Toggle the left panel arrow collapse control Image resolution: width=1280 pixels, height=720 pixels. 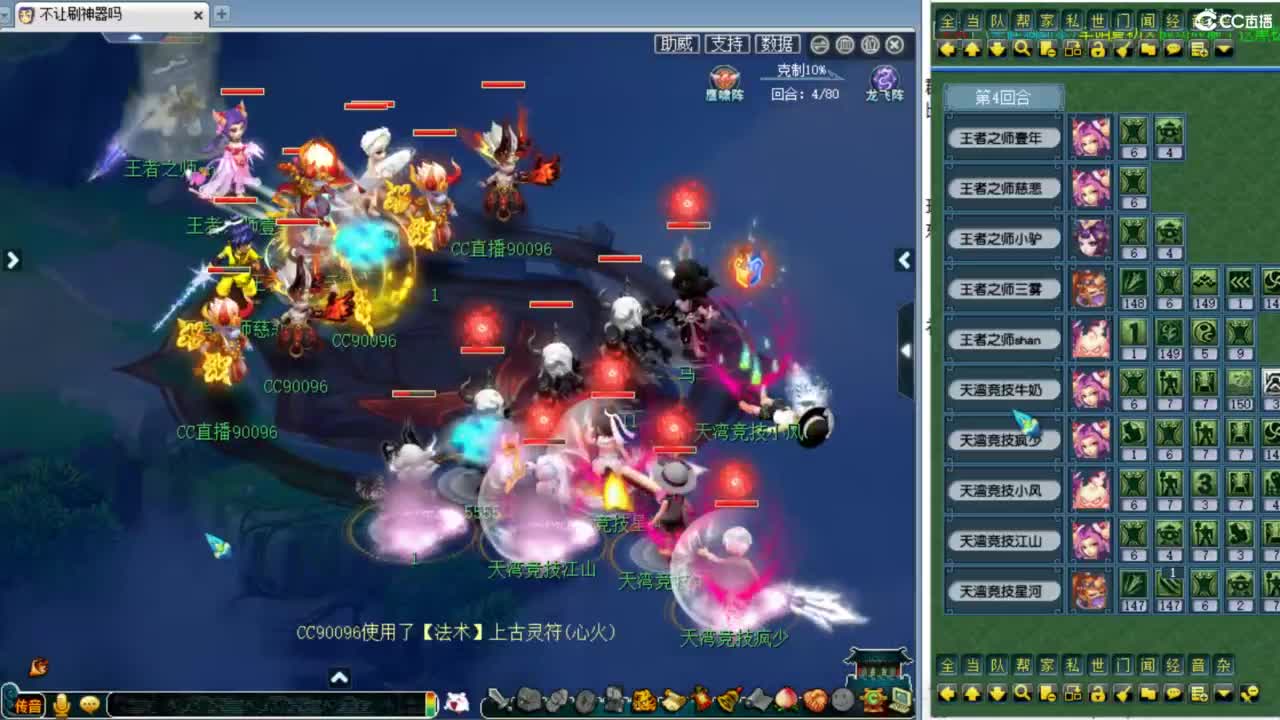point(13,259)
